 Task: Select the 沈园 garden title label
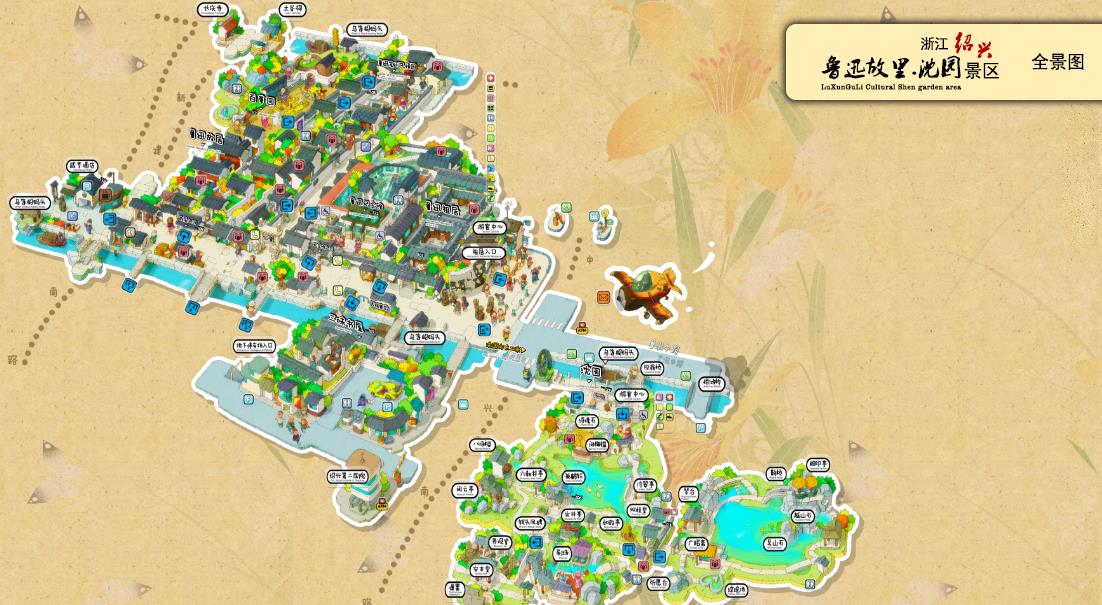[x=591, y=370]
